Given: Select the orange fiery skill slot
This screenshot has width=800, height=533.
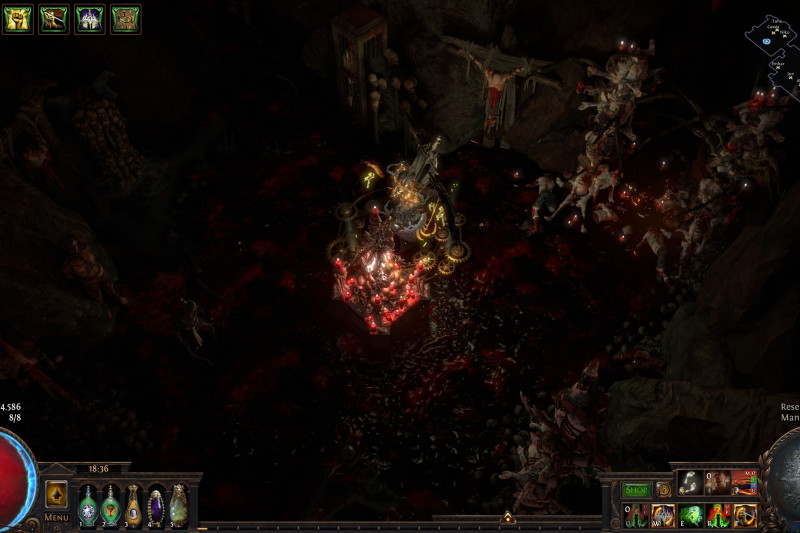Looking at the screenshot, I should [x=744, y=482].
